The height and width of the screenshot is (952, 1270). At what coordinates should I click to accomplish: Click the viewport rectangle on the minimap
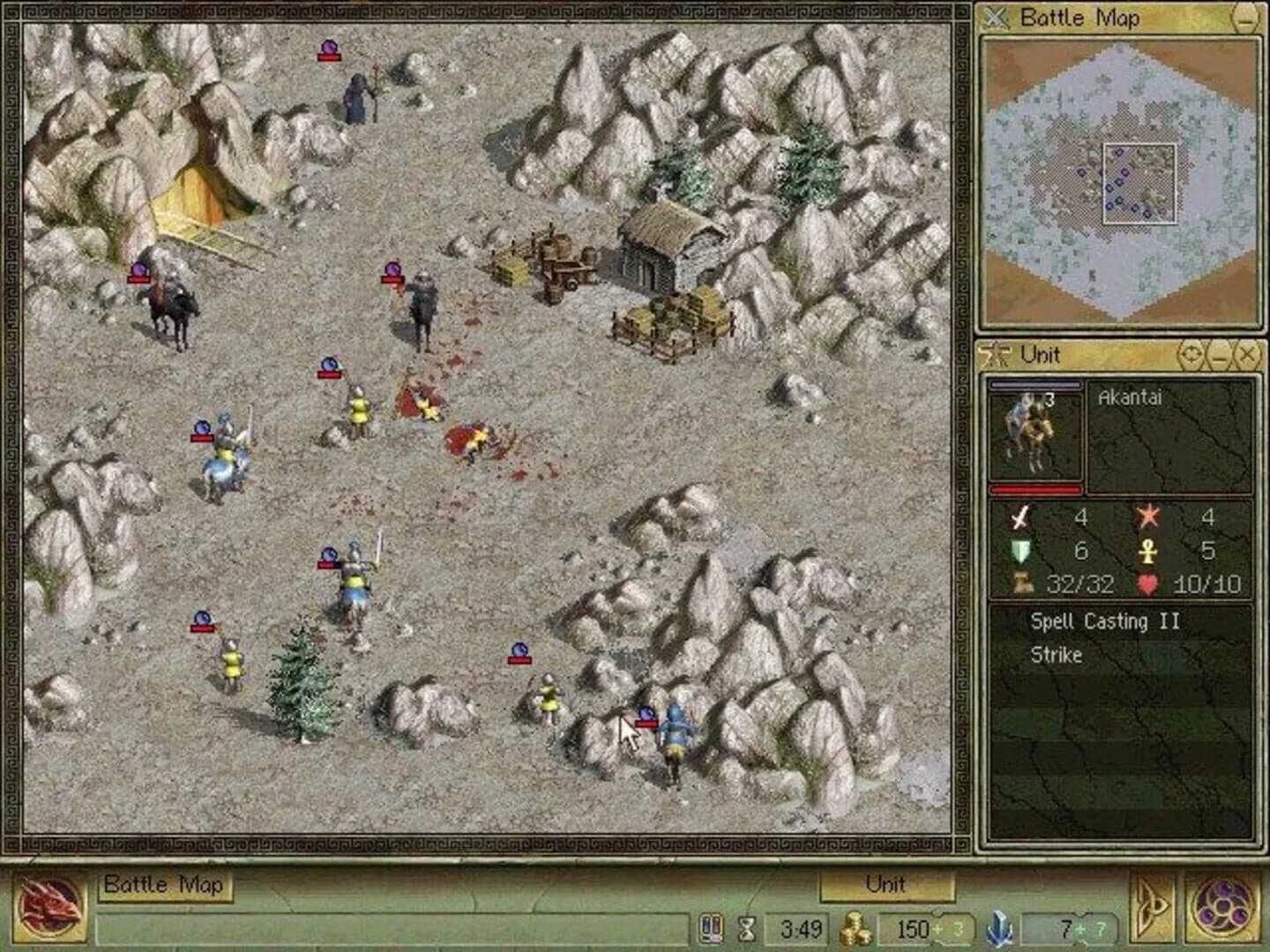tap(1141, 183)
